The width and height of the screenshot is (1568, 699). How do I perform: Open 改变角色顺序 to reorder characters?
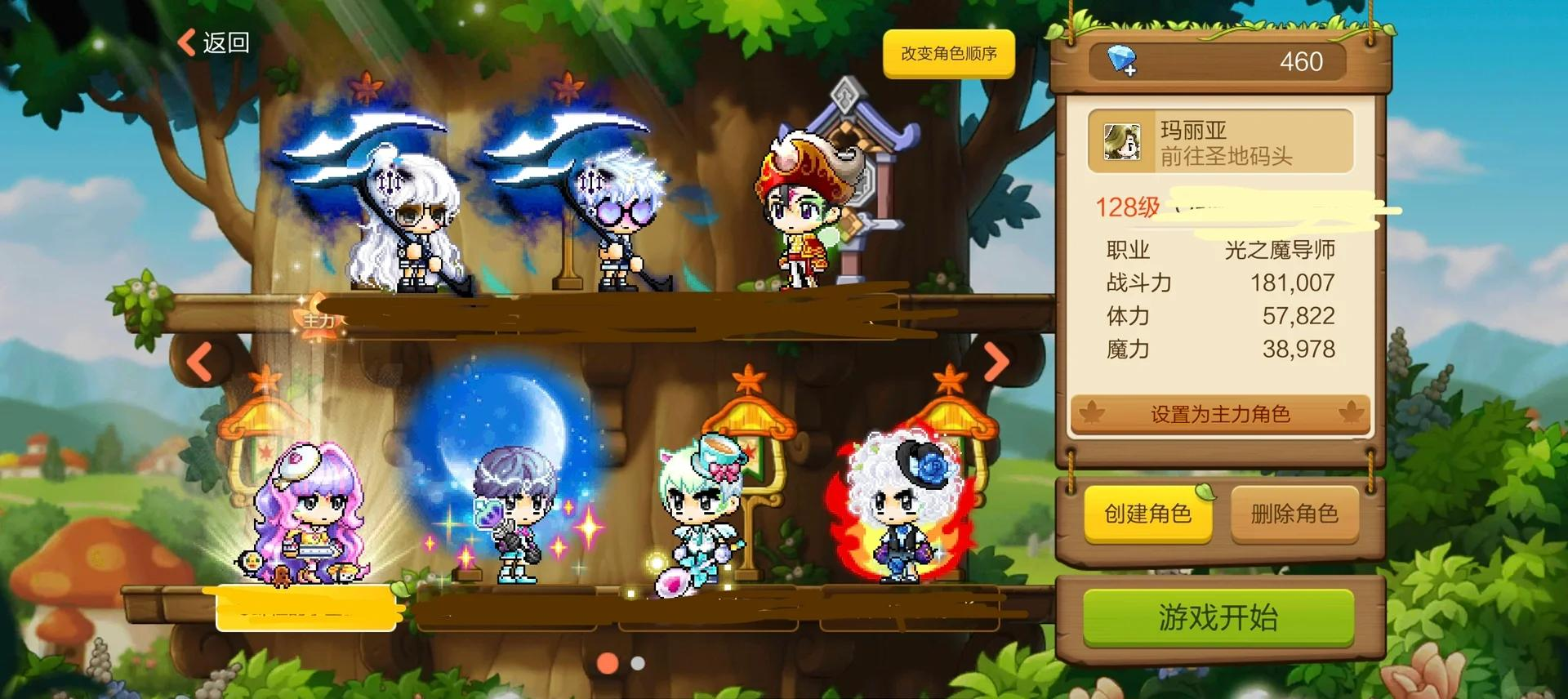pyautogui.click(x=948, y=54)
